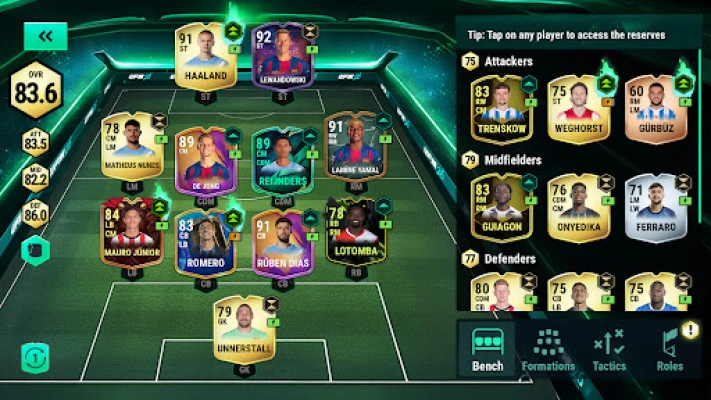This screenshot has height=400, width=711.
Task: Choose goalkeeper Unnerstall card
Action: click(241, 328)
